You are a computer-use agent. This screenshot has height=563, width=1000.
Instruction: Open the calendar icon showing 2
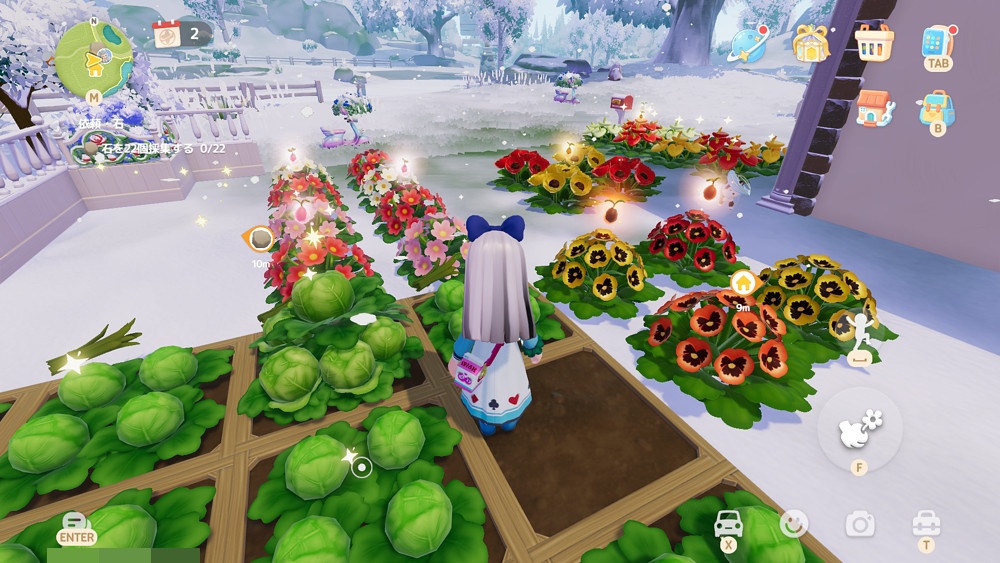(168, 34)
